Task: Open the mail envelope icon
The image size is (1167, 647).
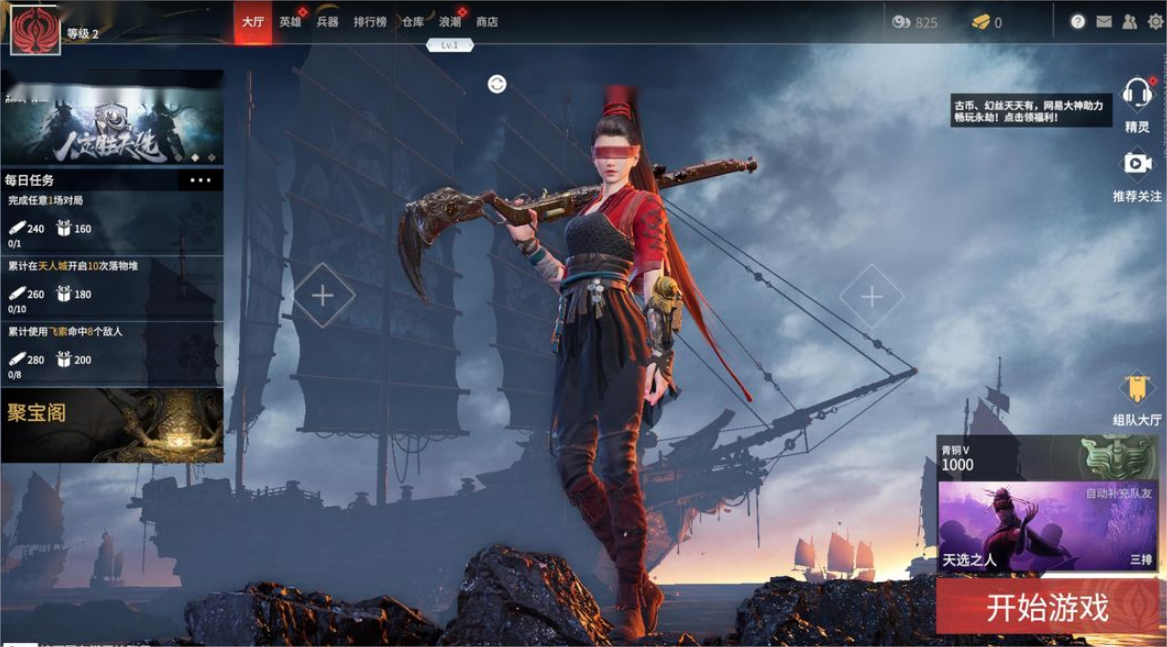Action: pyautogui.click(x=1104, y=22)
